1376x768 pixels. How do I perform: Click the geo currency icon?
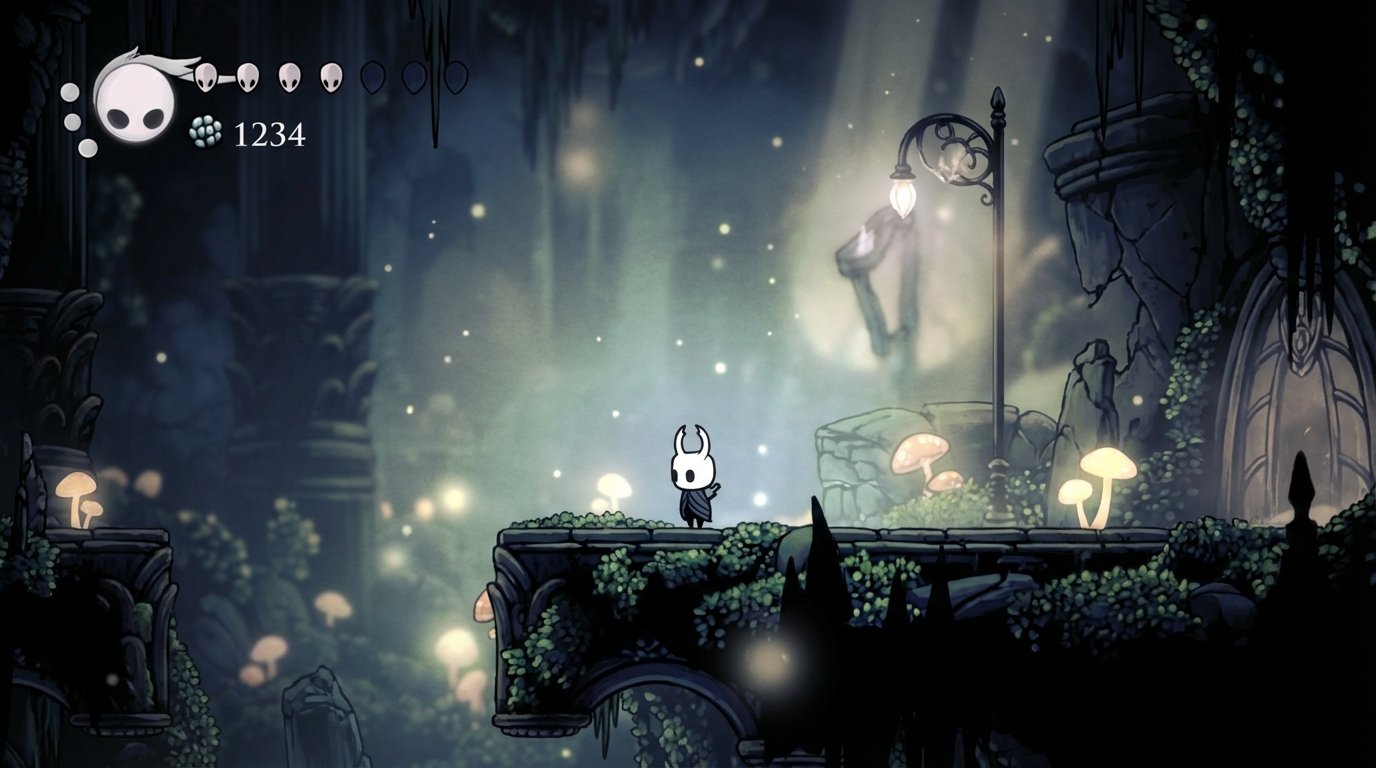pos(204,133)
